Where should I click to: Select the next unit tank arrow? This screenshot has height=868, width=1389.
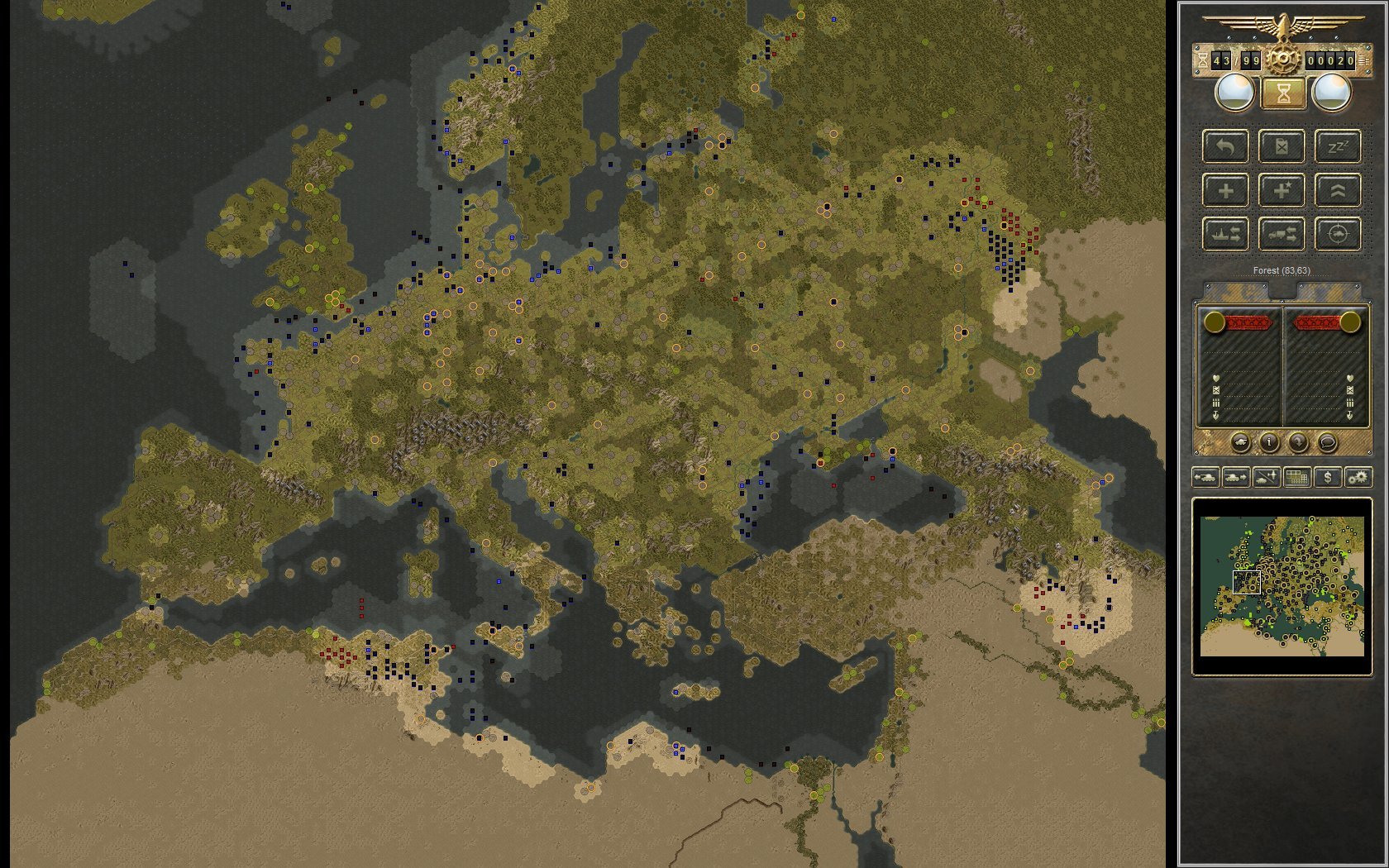tap(1235, 477)
